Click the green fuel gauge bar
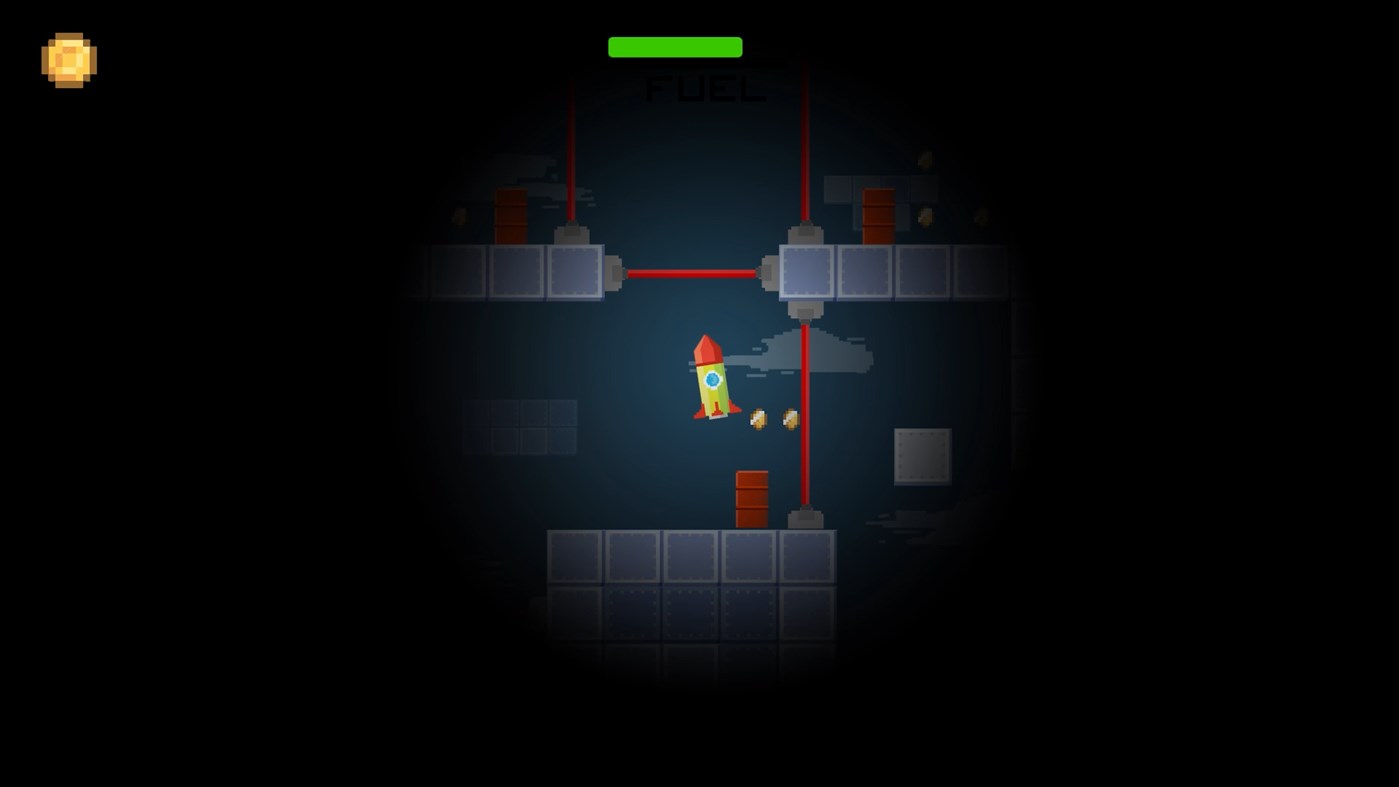The image size is (1399, 787). [675, 46]
